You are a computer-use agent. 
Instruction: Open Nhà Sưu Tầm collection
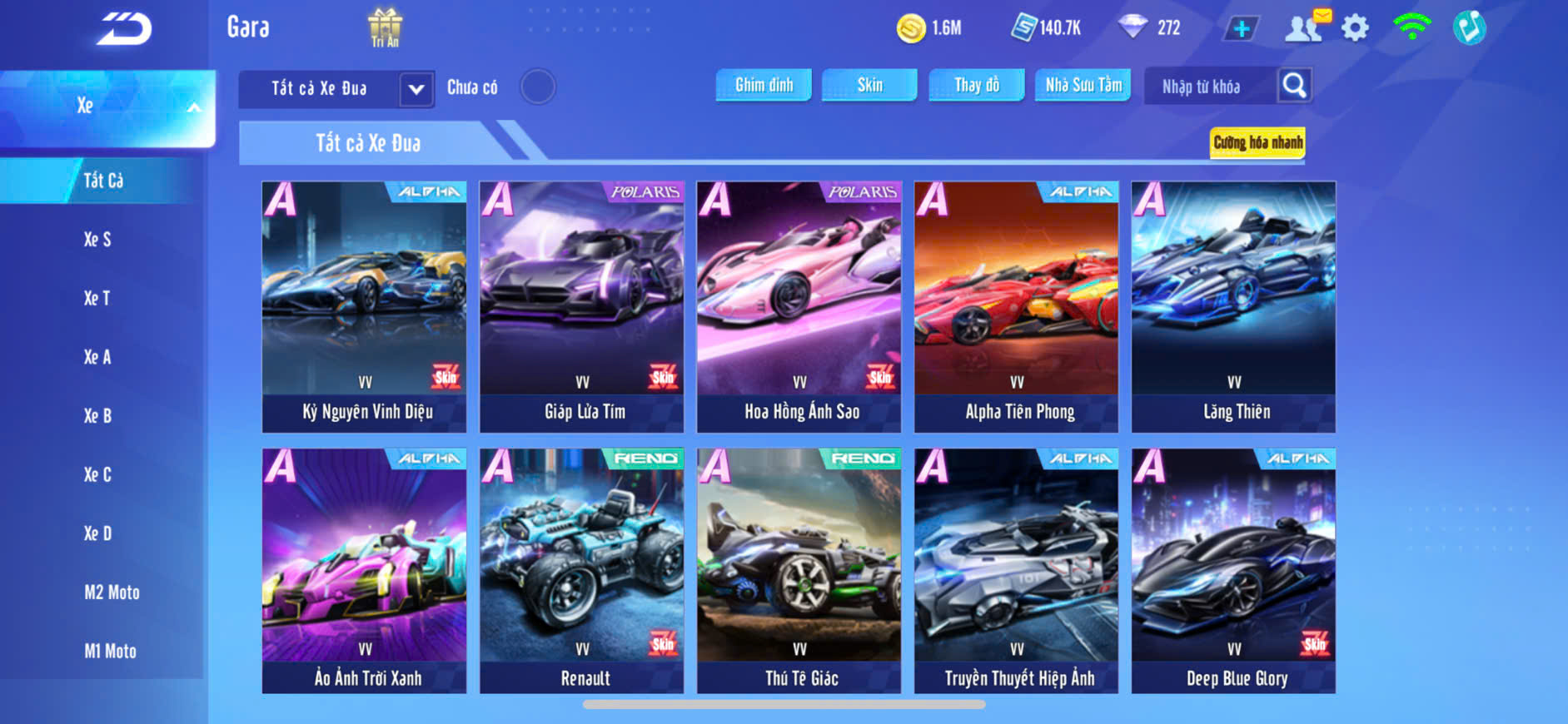[1083, 85]
